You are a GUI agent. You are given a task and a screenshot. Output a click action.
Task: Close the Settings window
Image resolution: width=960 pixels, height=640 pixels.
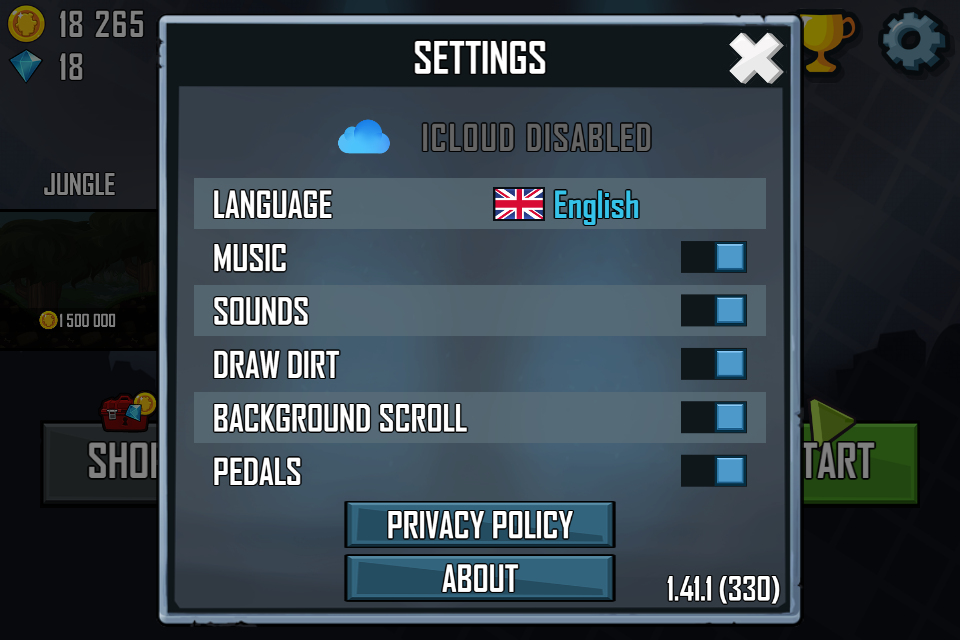tap(755, 59)
